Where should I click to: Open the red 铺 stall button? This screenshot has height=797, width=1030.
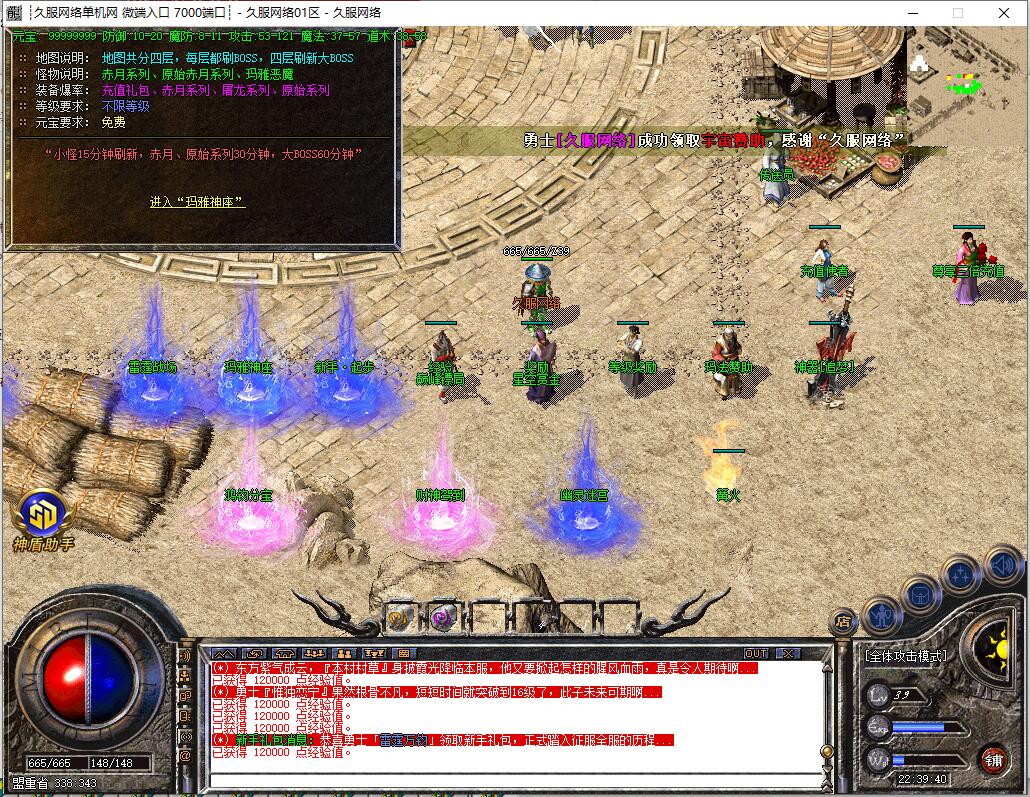992,758
